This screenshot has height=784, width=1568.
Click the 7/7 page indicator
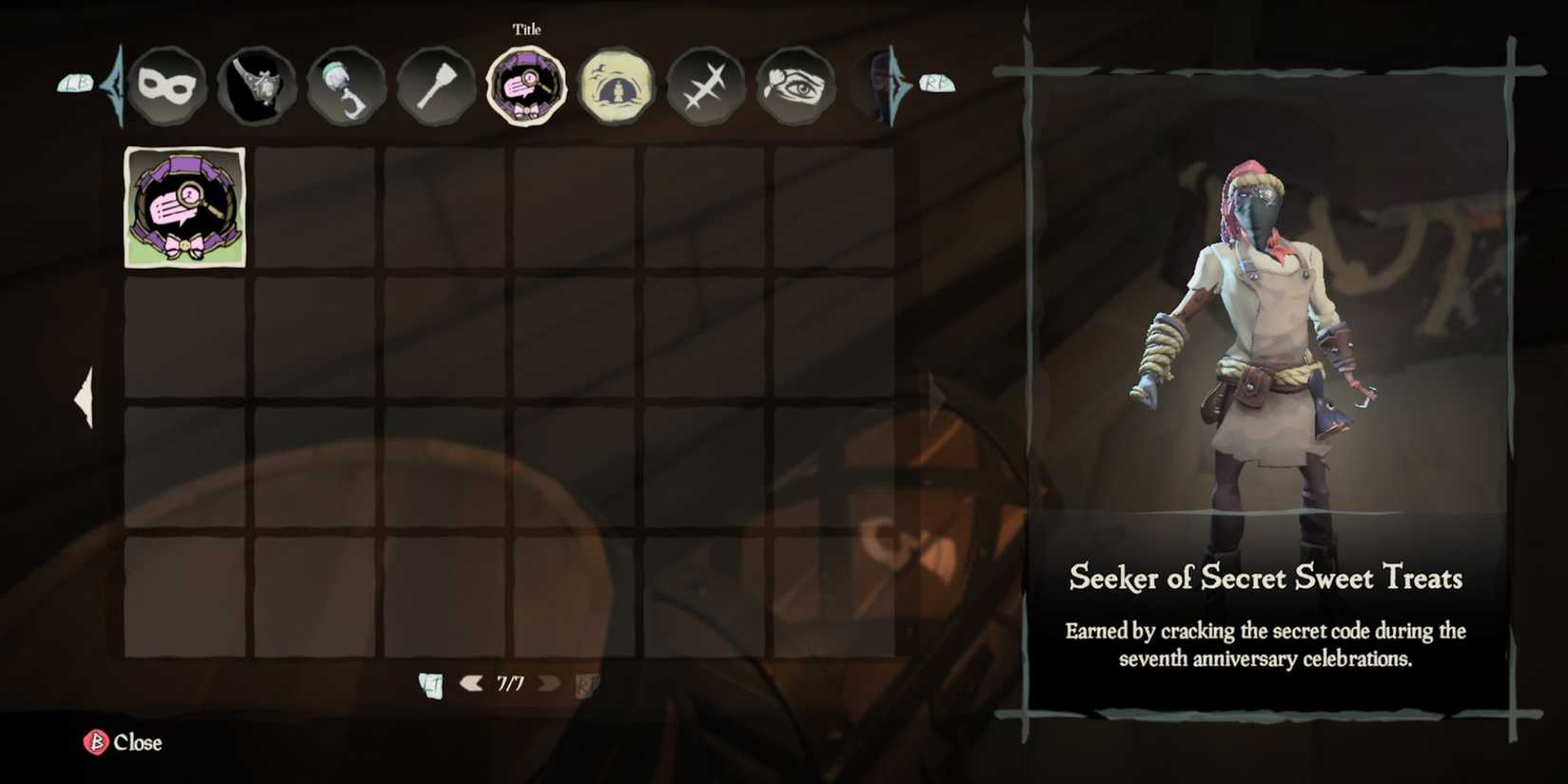point(509,680)
